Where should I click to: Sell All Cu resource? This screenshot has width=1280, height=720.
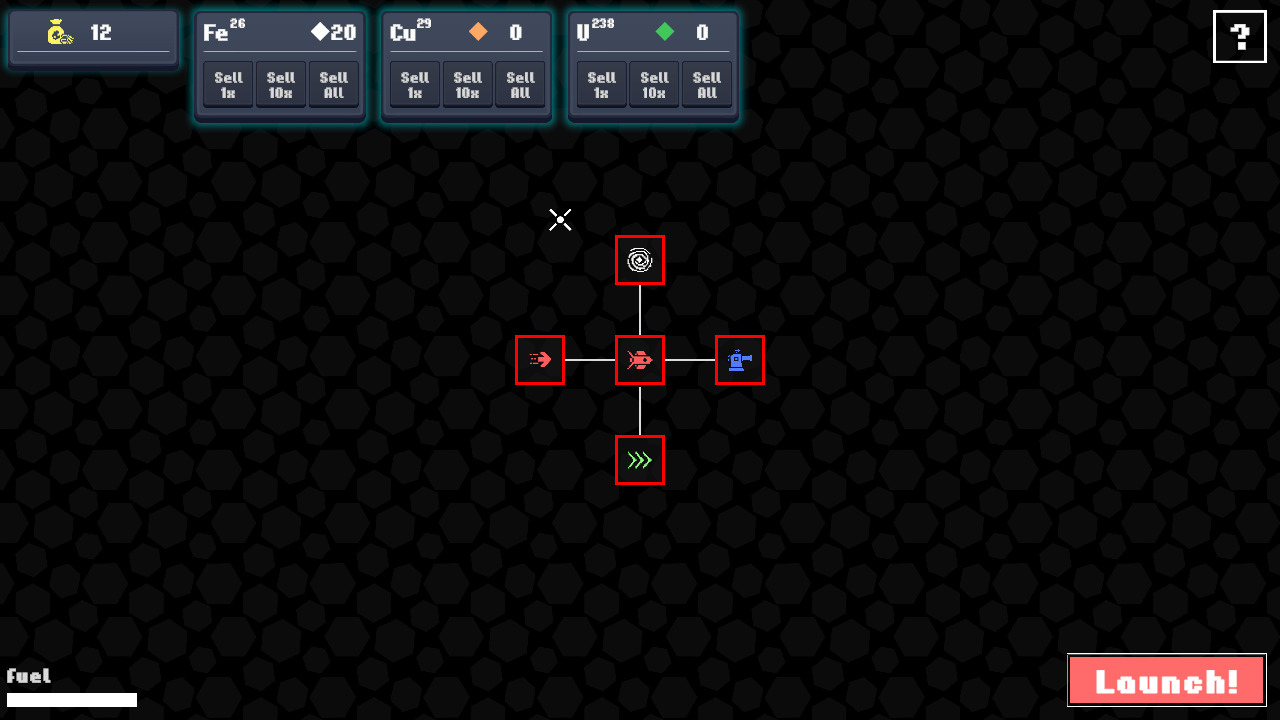click(x=520, y=84)
